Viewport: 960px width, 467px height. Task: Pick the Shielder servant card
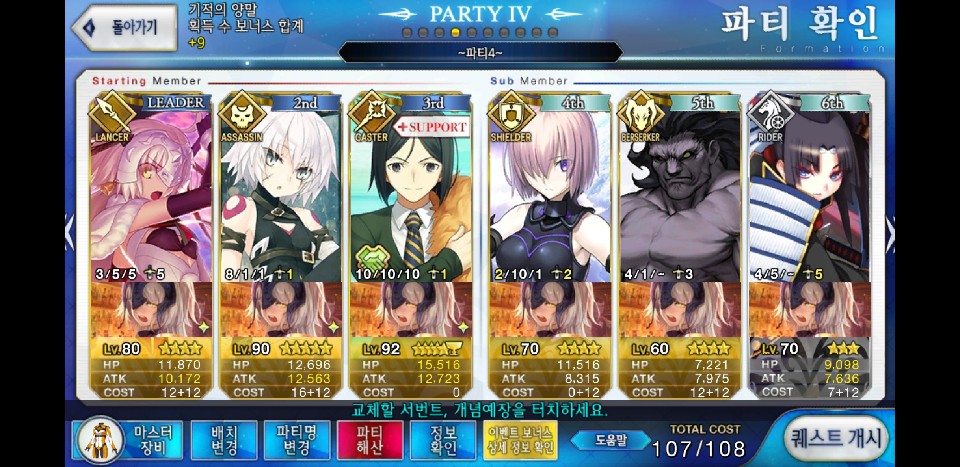(x=549, y=190)
